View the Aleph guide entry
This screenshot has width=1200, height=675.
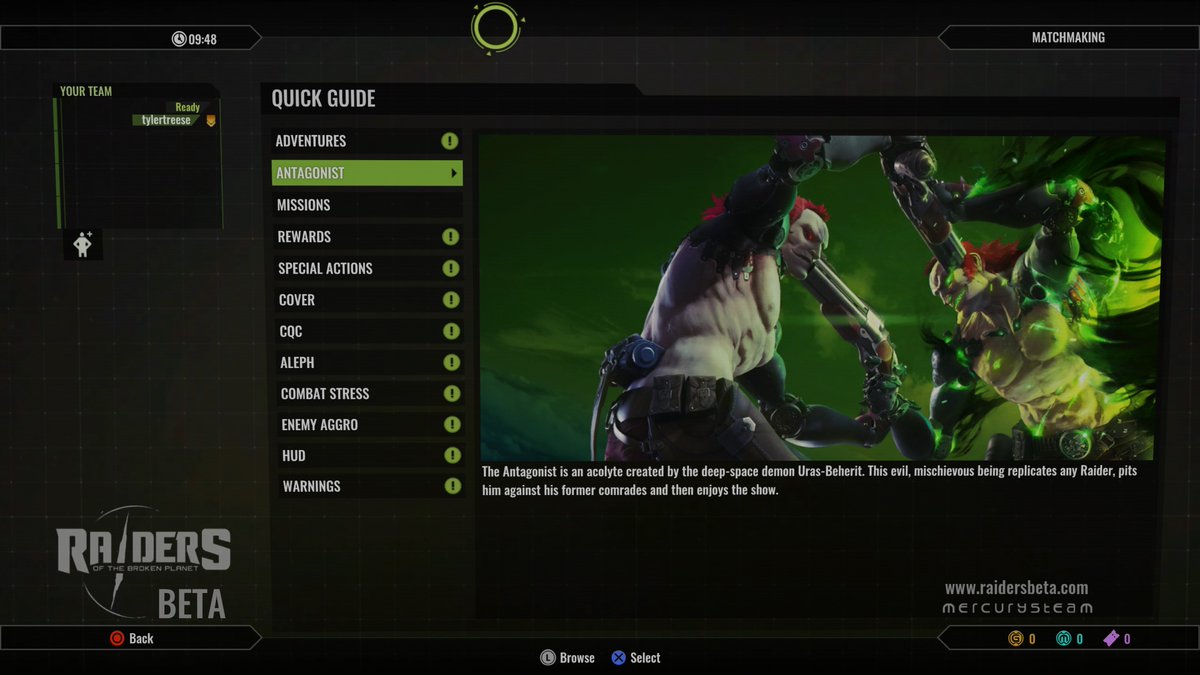point(366,362)
